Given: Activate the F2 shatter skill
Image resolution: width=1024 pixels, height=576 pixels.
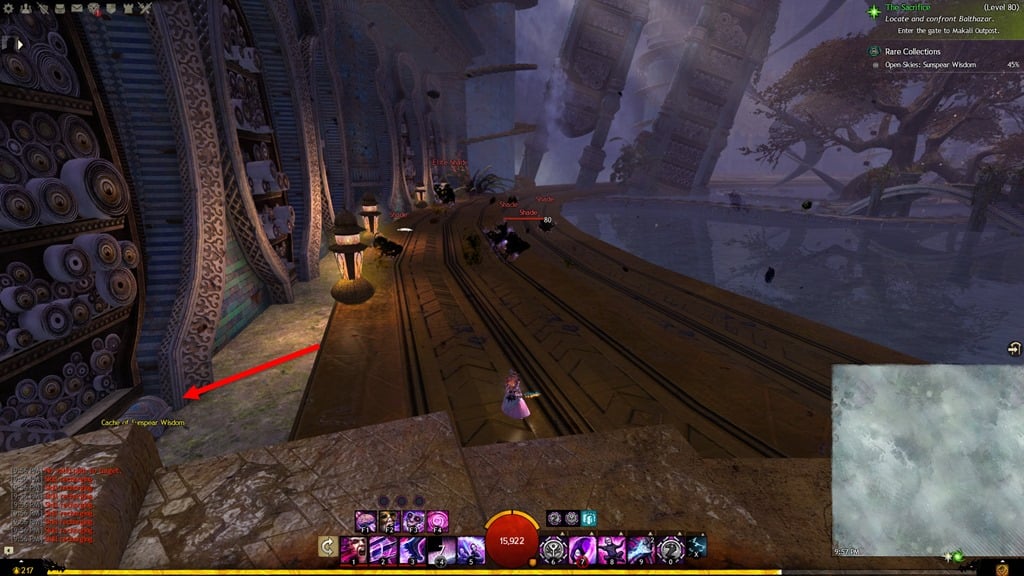Looking at the screenshot, I should (389, 521).
